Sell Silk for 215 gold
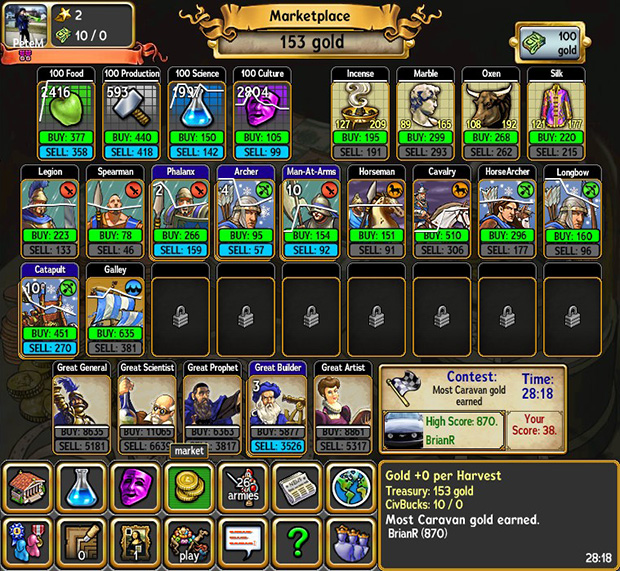Image resolution: width=620 pixels, height=571 pixels. coord(555,152)
